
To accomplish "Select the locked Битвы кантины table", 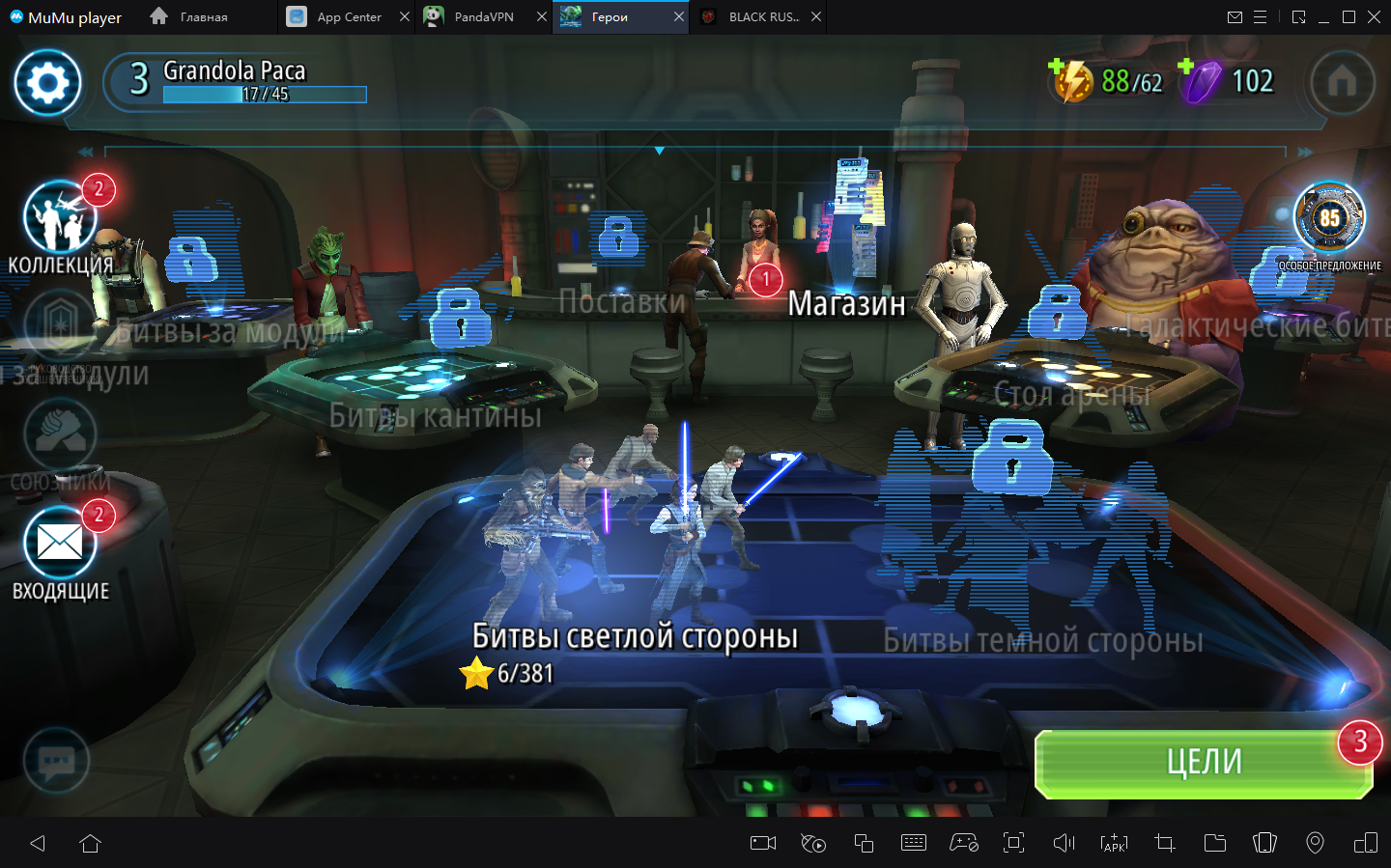I will coord(435,415).
